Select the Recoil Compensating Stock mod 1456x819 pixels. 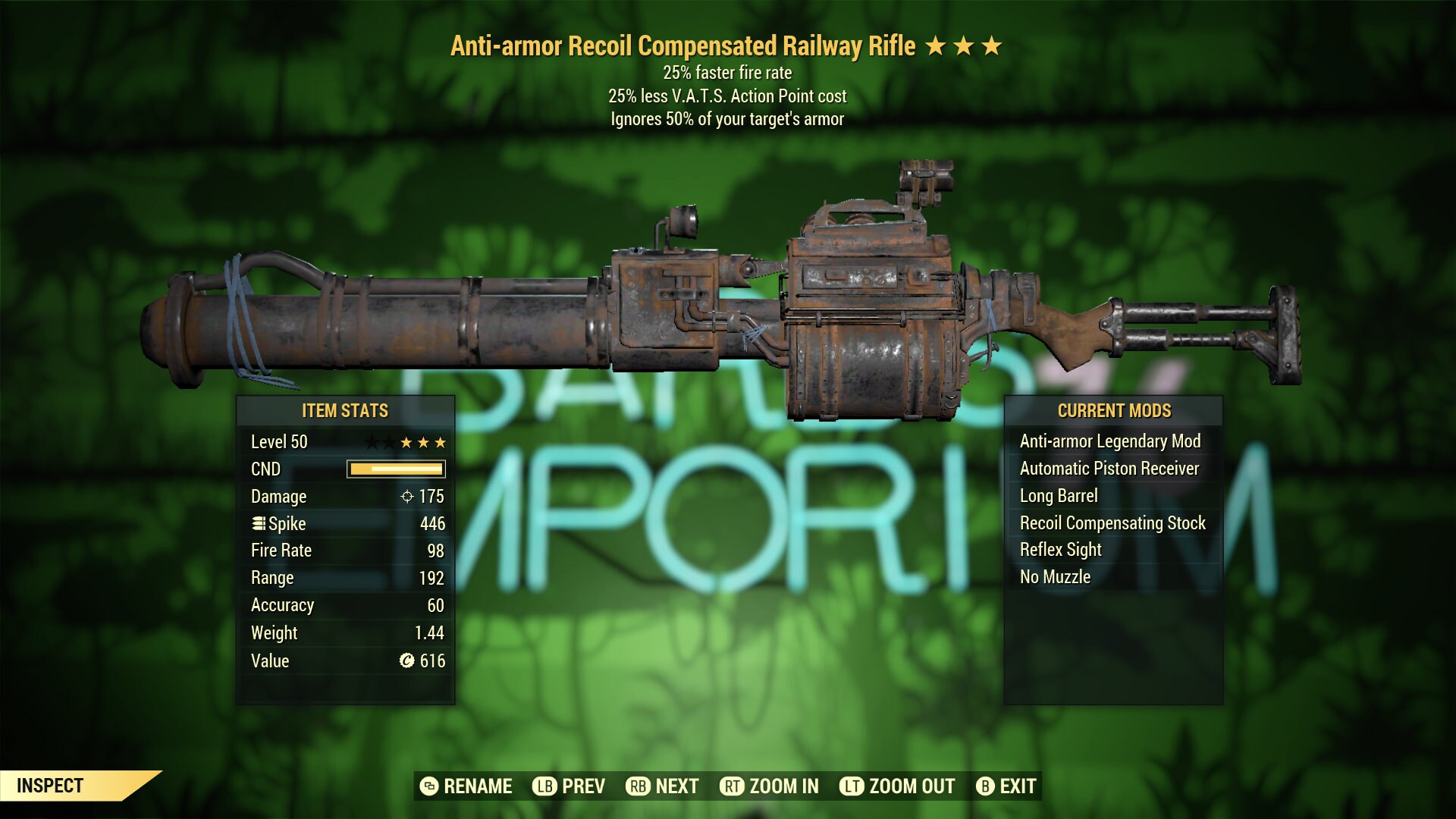pyautogui.click(x=1113, y=522)
